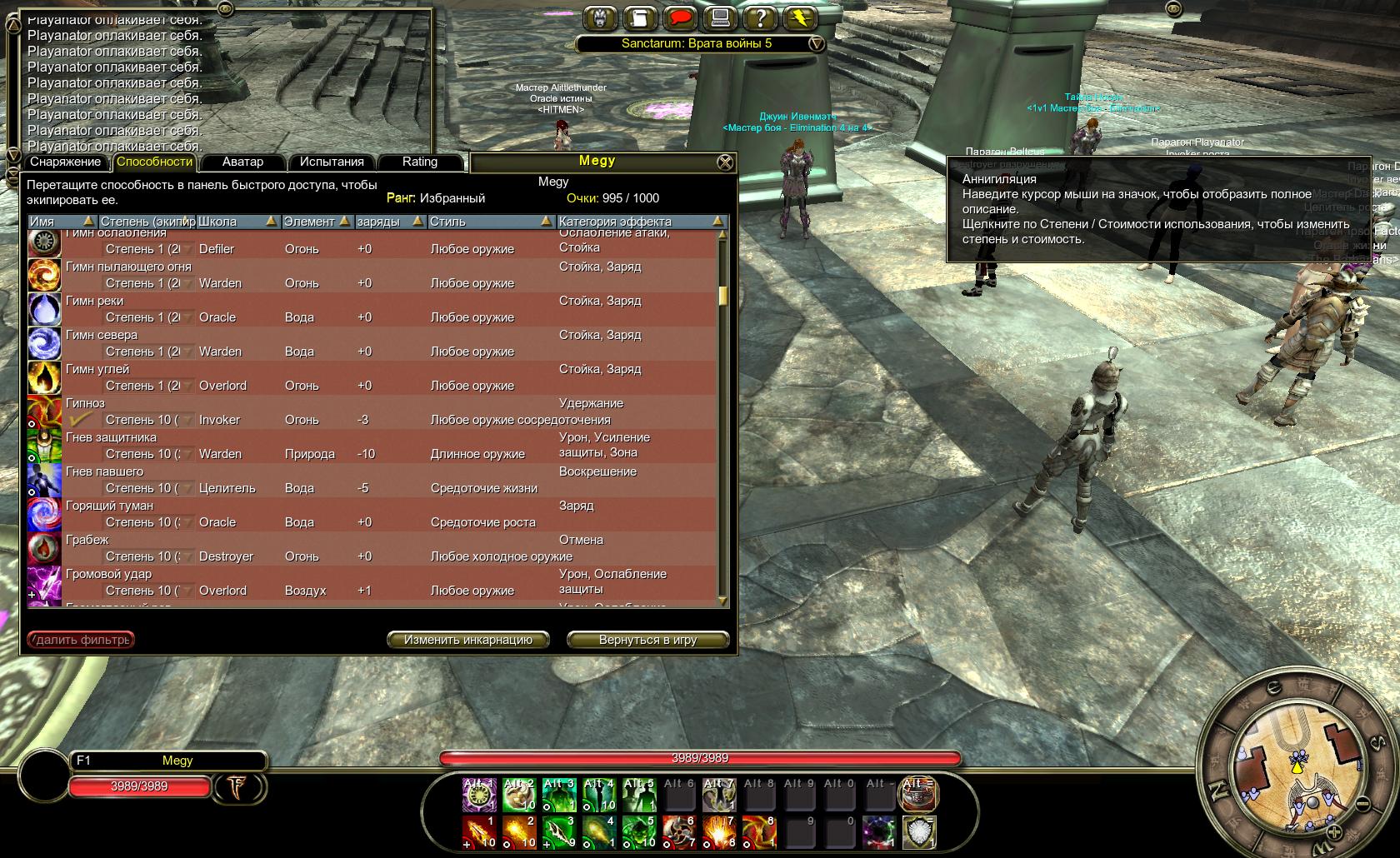Activate the hotbar ability in slot 1

tap(479, 831)
